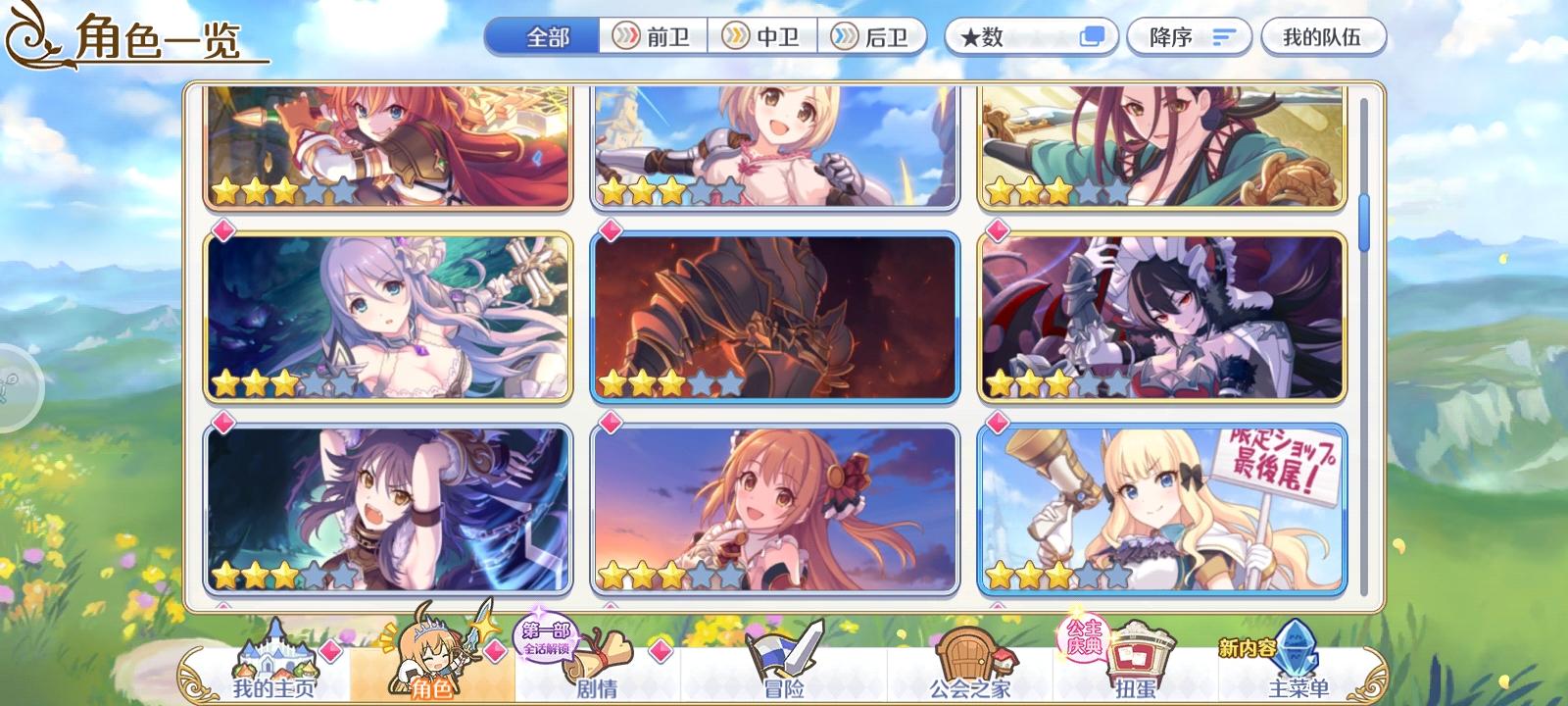The width and height of the screenshot is (1568, 706).
Task: Toggle the stacked-squares icon beside ★数
Action: click(x=1091, y=36)
